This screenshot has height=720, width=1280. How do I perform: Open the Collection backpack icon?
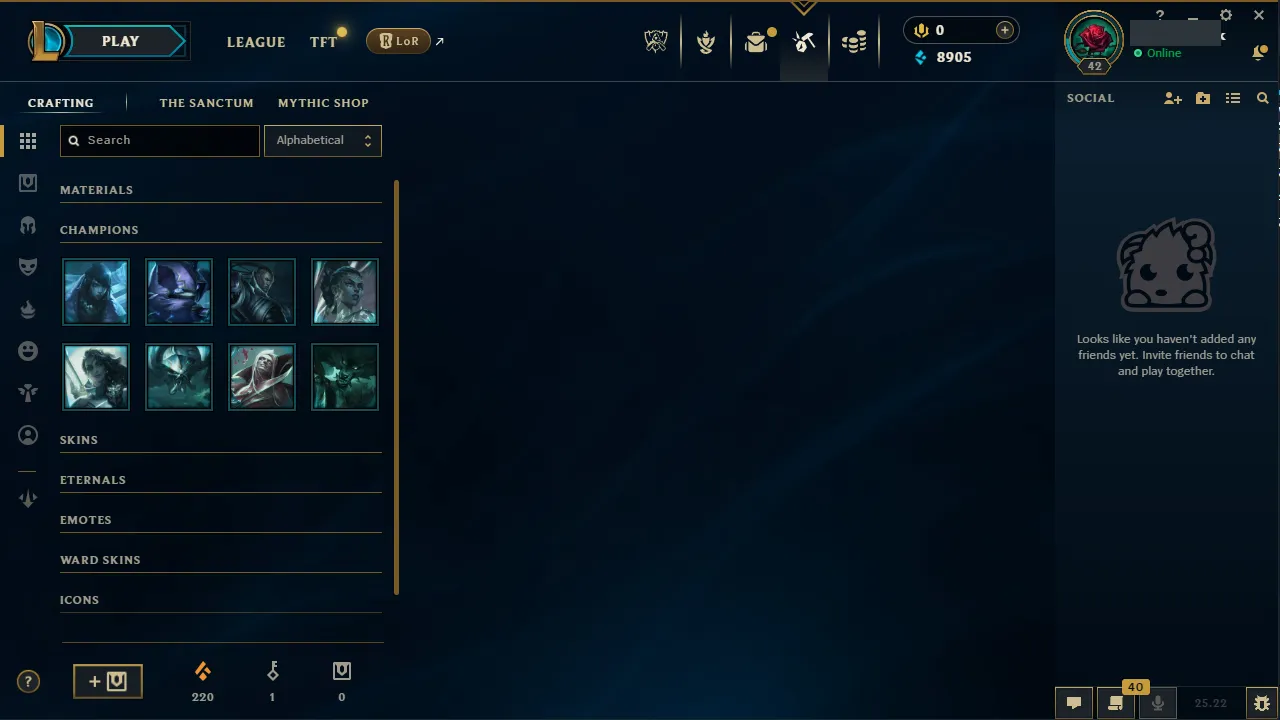[756, 41]
